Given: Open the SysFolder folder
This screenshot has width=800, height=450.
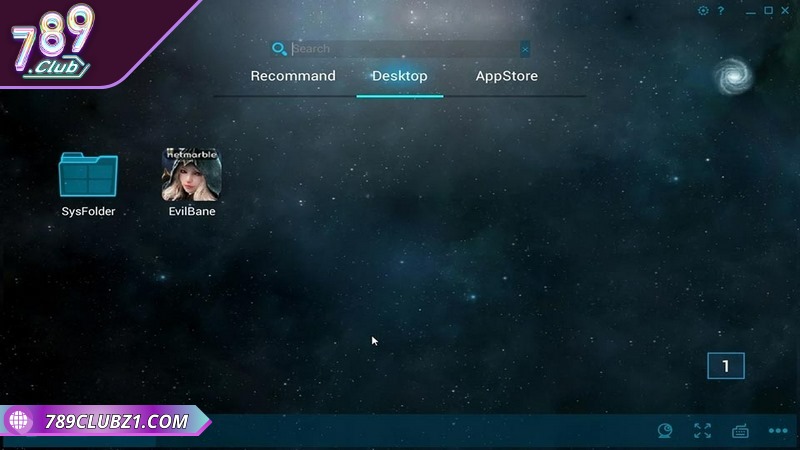Looking at the screenshot, I should click(88, 176).
